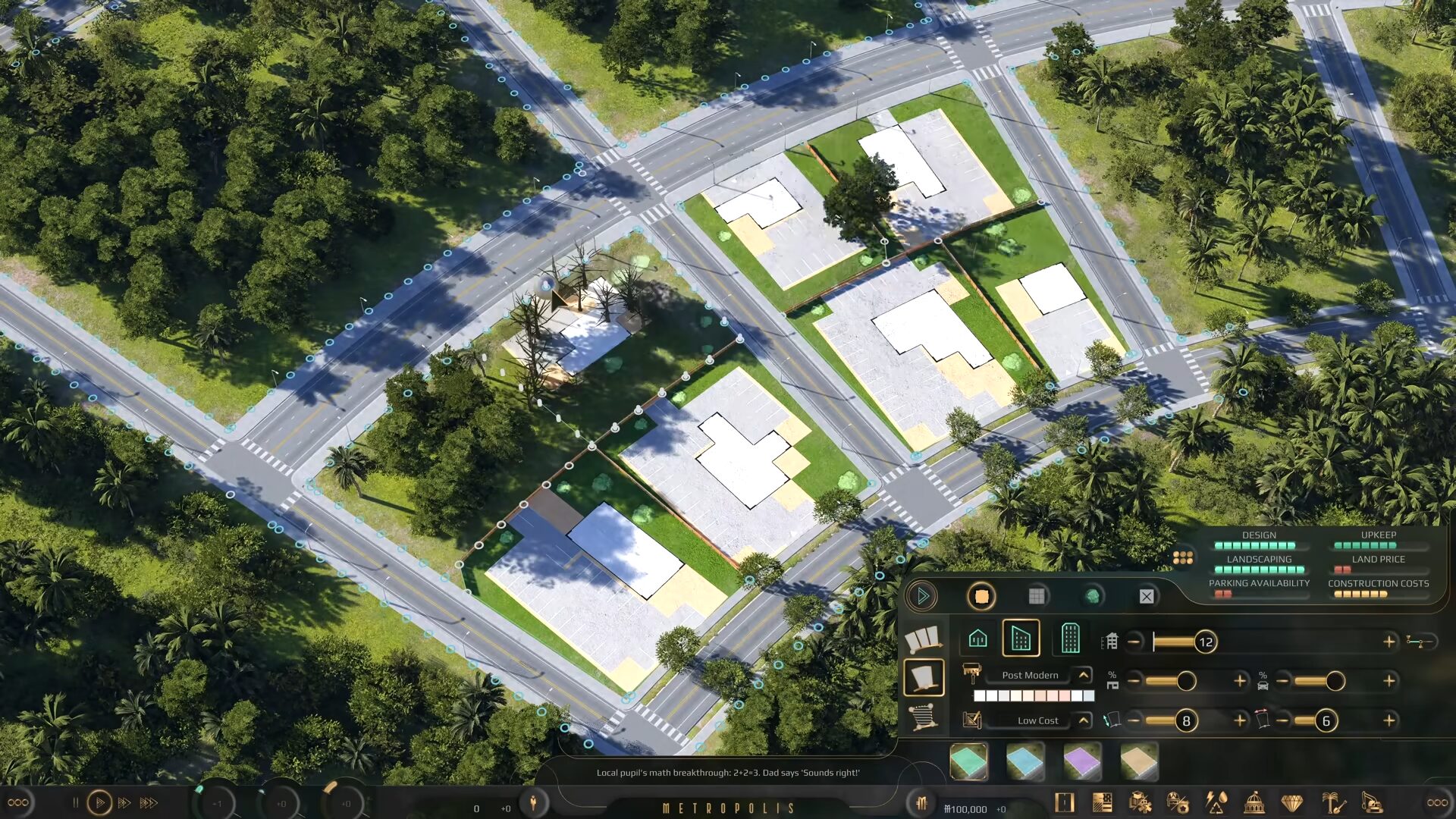The width and height of the screenshot is (1456, 819).
Task: Open the Low Cost quality dropdown
Action: click(1084, 720)
